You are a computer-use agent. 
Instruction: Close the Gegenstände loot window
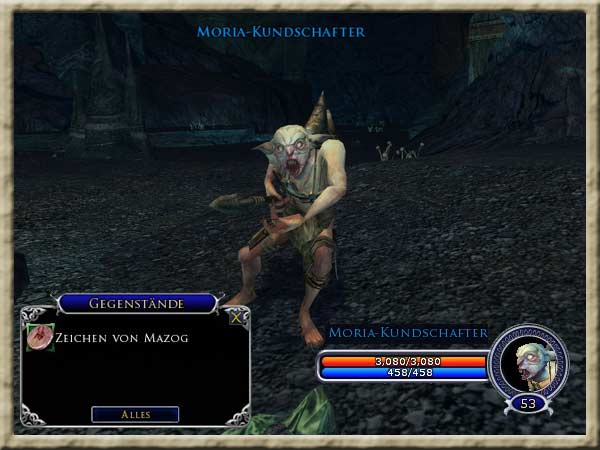pos(236,319)
